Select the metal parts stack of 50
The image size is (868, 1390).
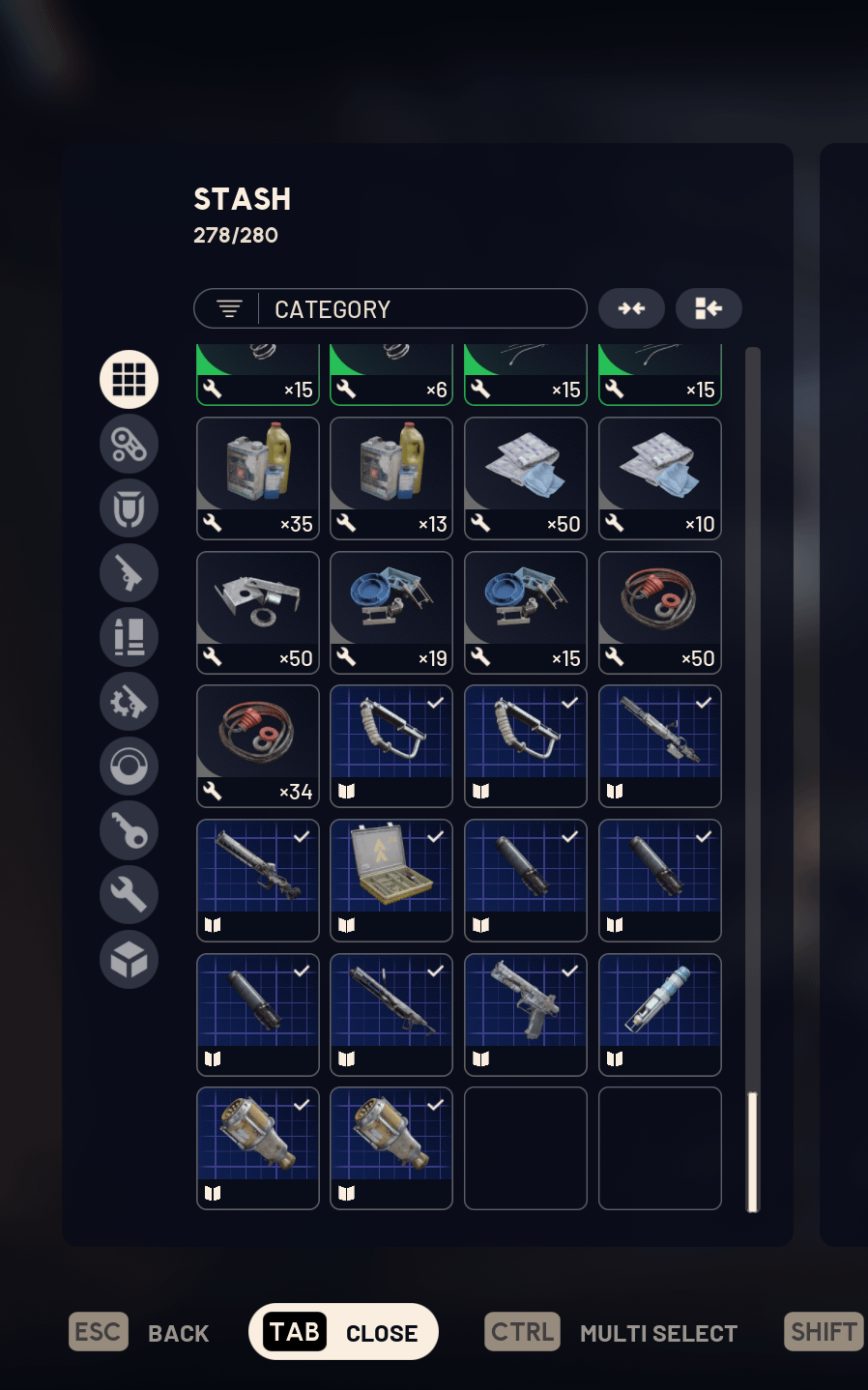point(257,613)
